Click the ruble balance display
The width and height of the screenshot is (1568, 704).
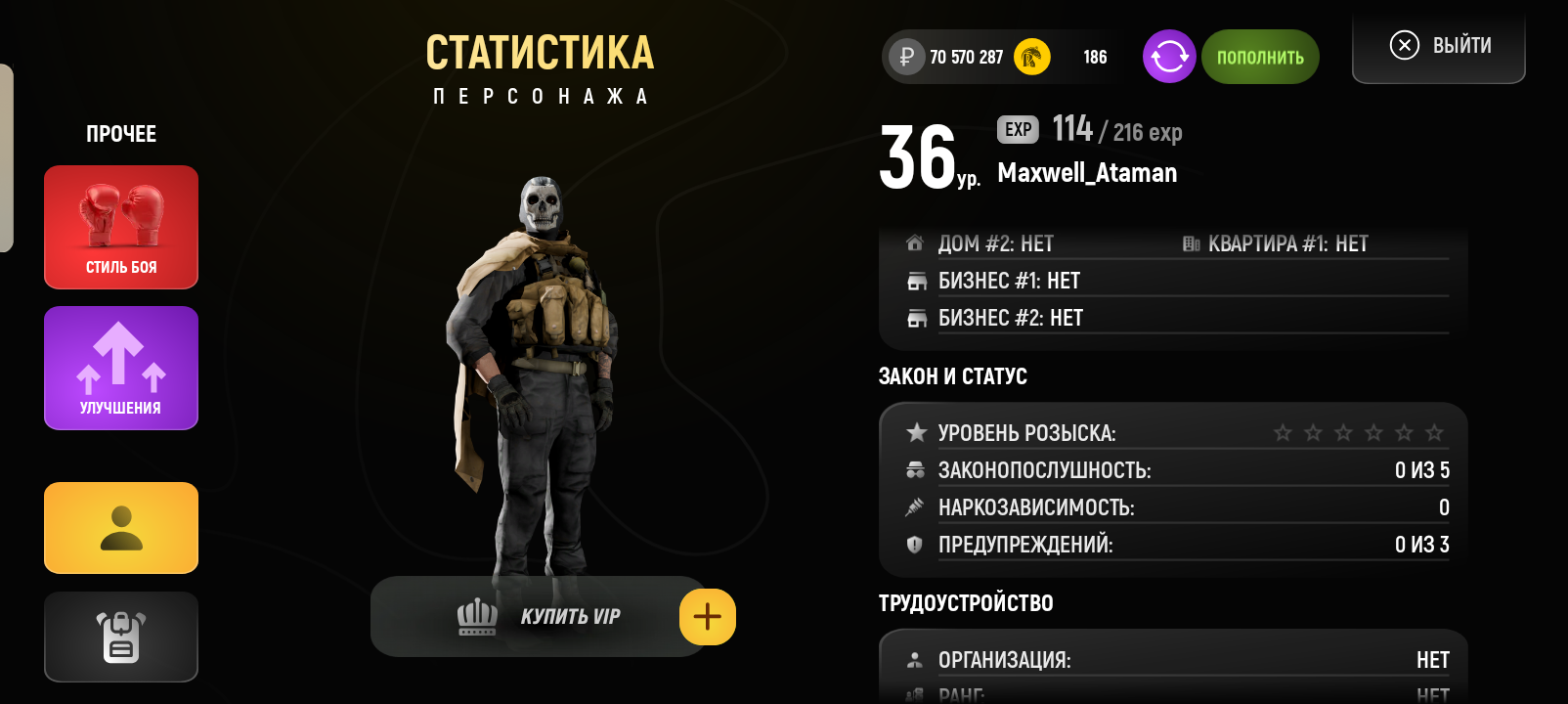(948, 57)
